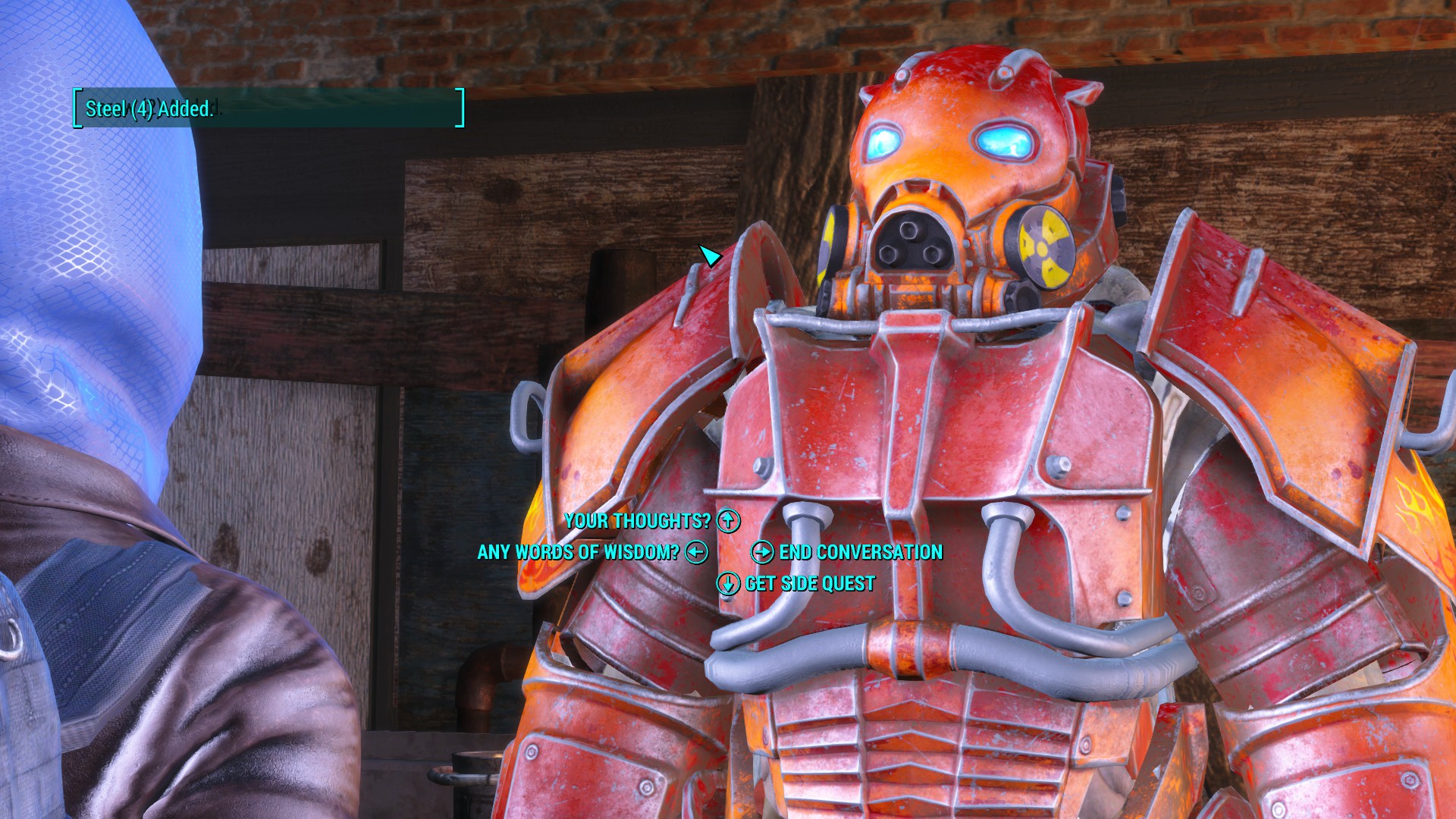Select the End Conversation option
The image size is (1456, 819).
pos(860,552)
